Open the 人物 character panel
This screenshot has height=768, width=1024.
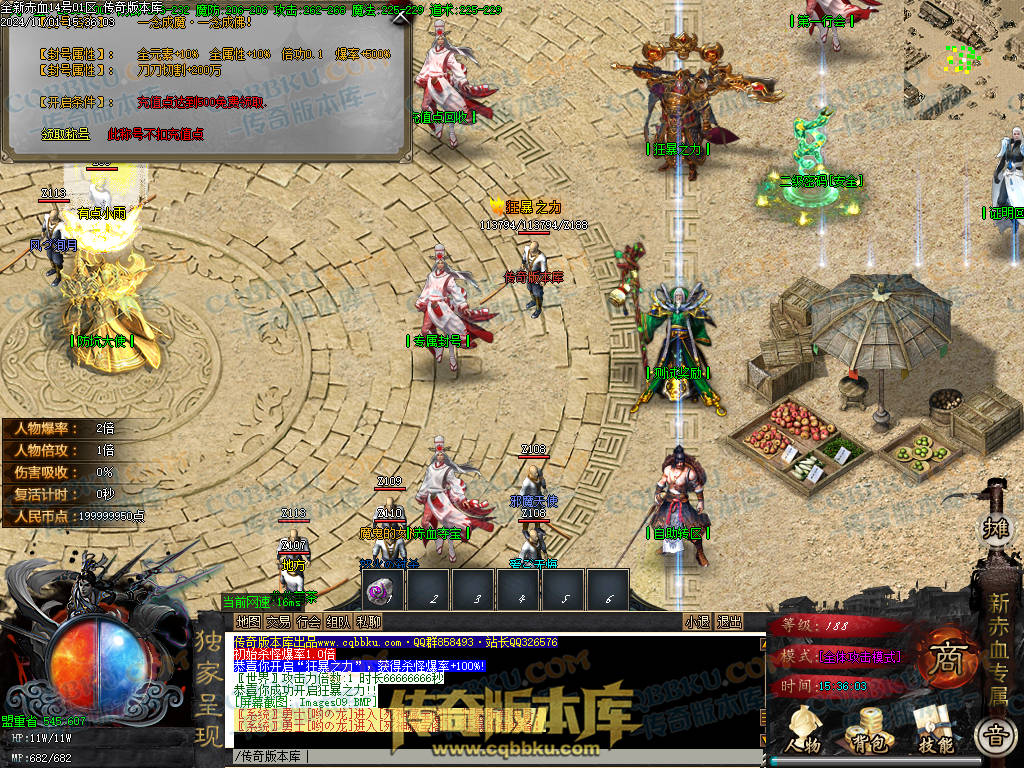(802, 730)
